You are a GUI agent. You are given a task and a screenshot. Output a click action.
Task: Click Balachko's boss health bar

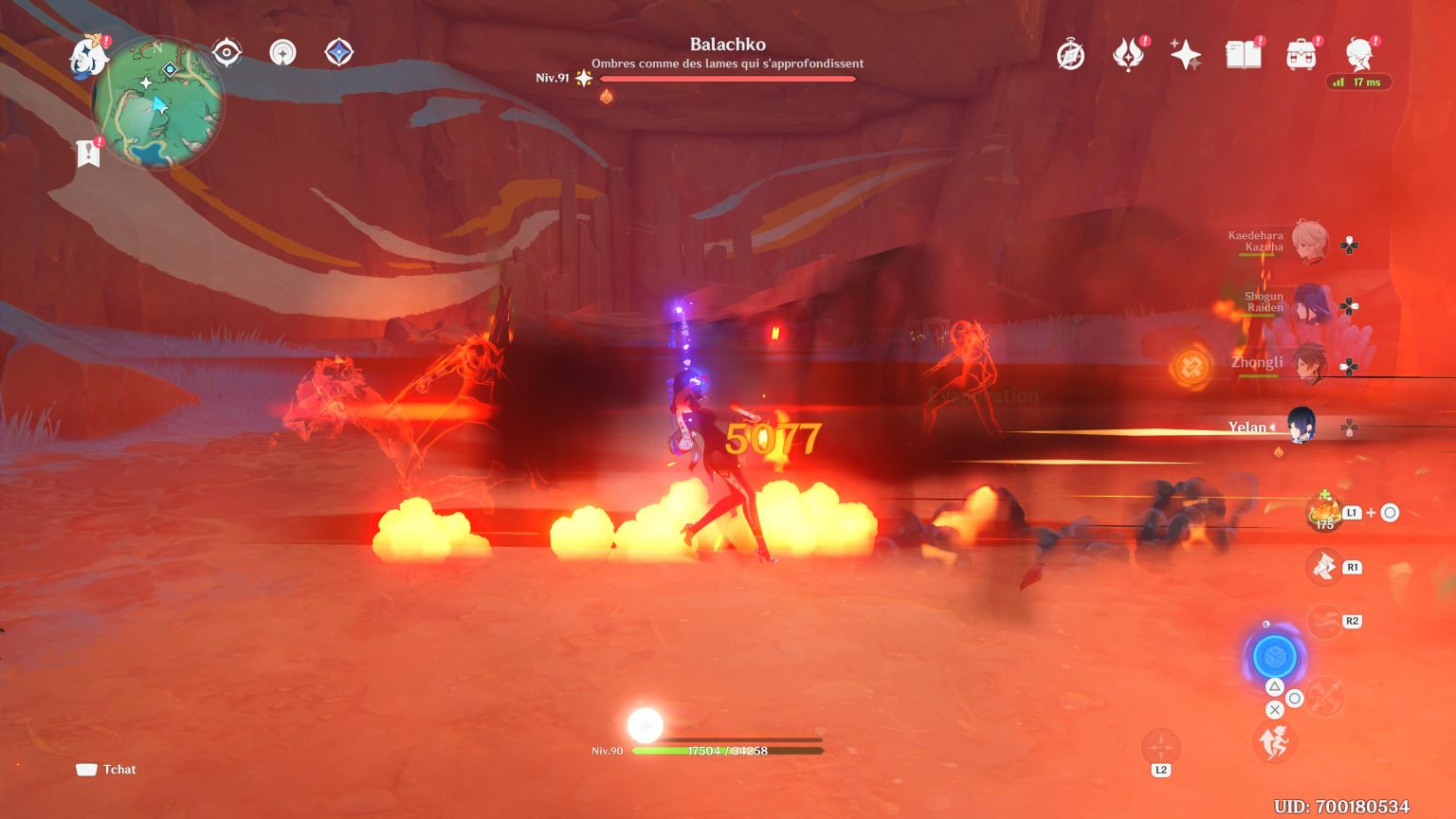pos(730,78)
